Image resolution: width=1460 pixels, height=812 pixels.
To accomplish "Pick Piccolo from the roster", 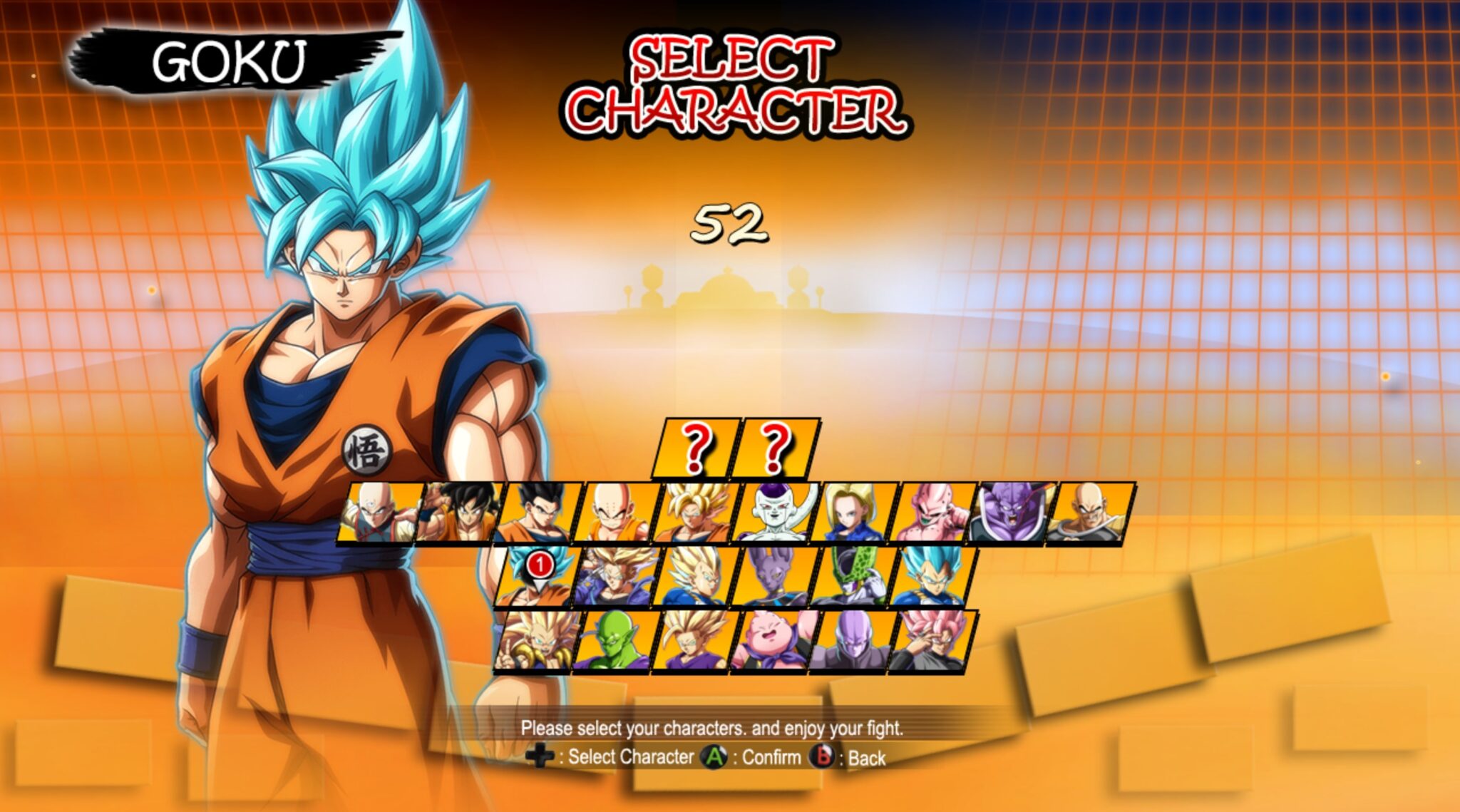I will point(615,642).
